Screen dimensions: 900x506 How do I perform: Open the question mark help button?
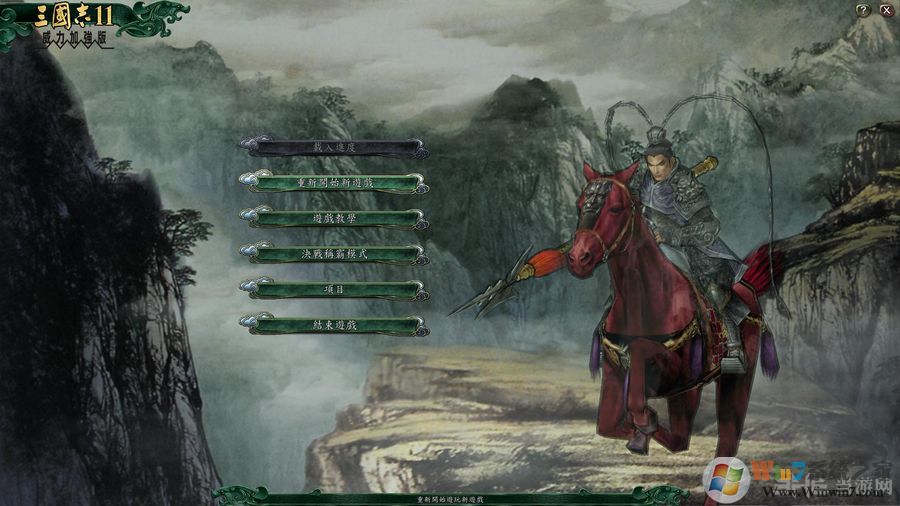point(863,10)
